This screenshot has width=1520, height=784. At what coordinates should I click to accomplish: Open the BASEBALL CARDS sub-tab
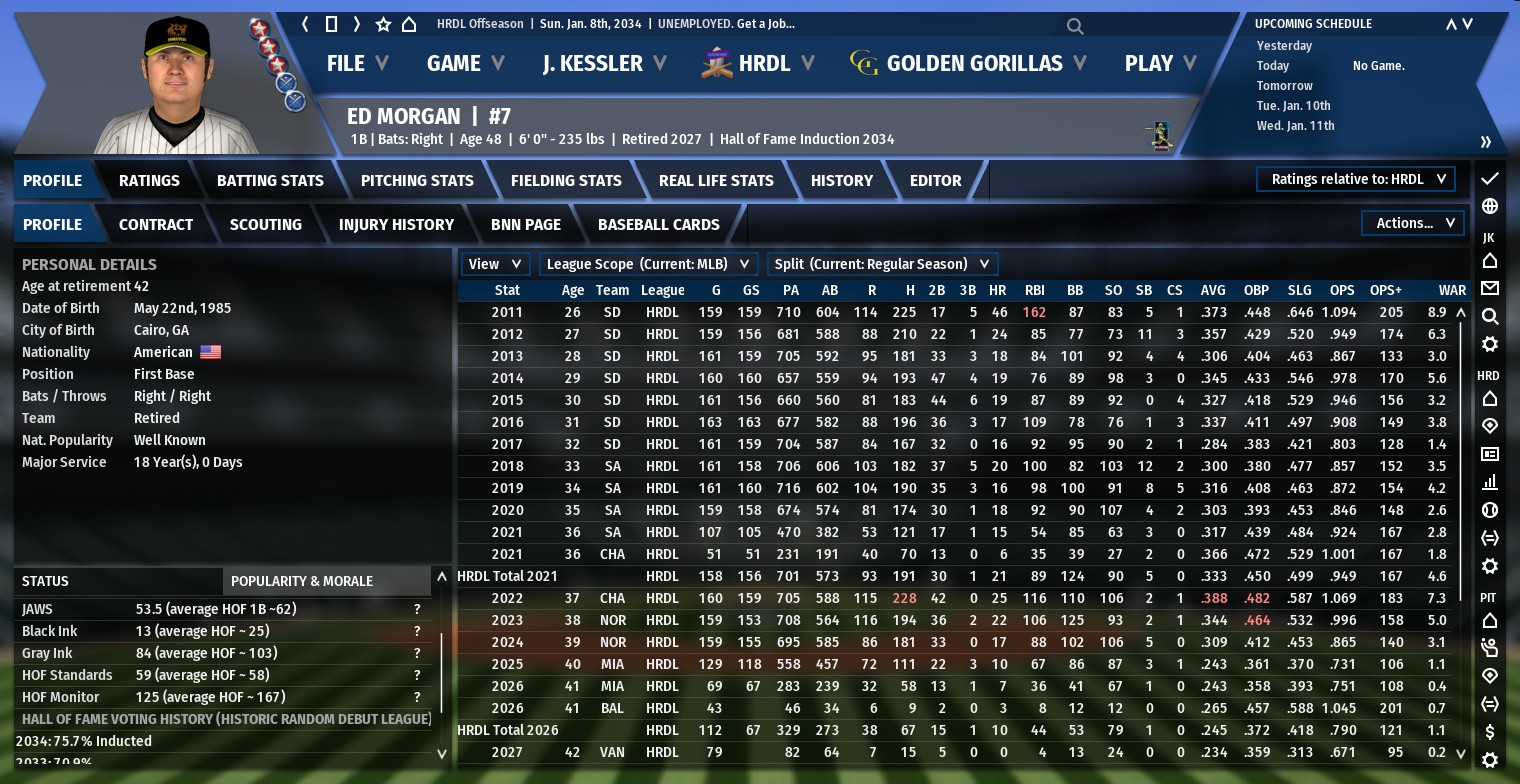658,224
